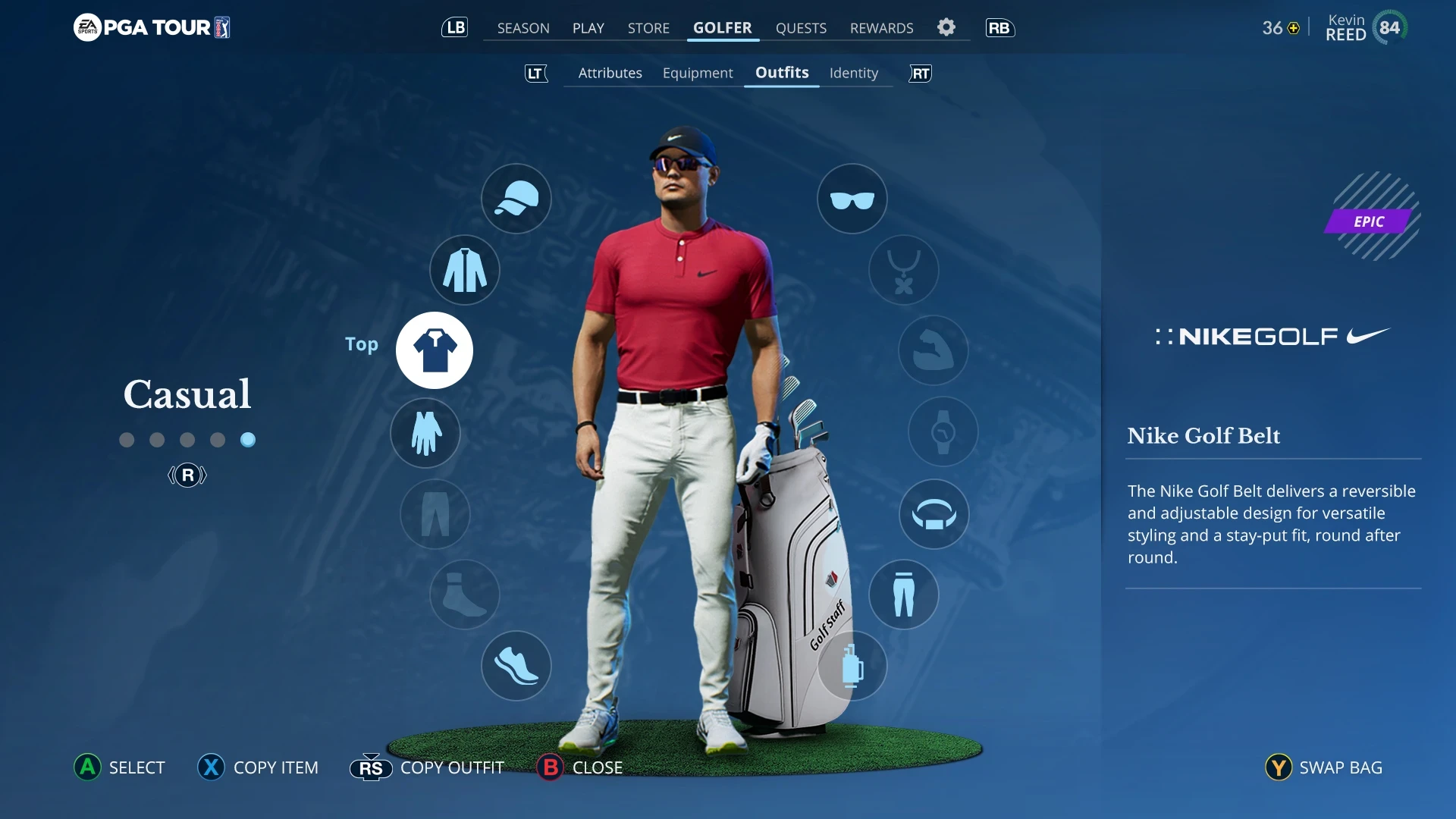The width and height of the screenshot is (1456, 819).
Task: Select the golf glove slot
Action: point(425,433)
